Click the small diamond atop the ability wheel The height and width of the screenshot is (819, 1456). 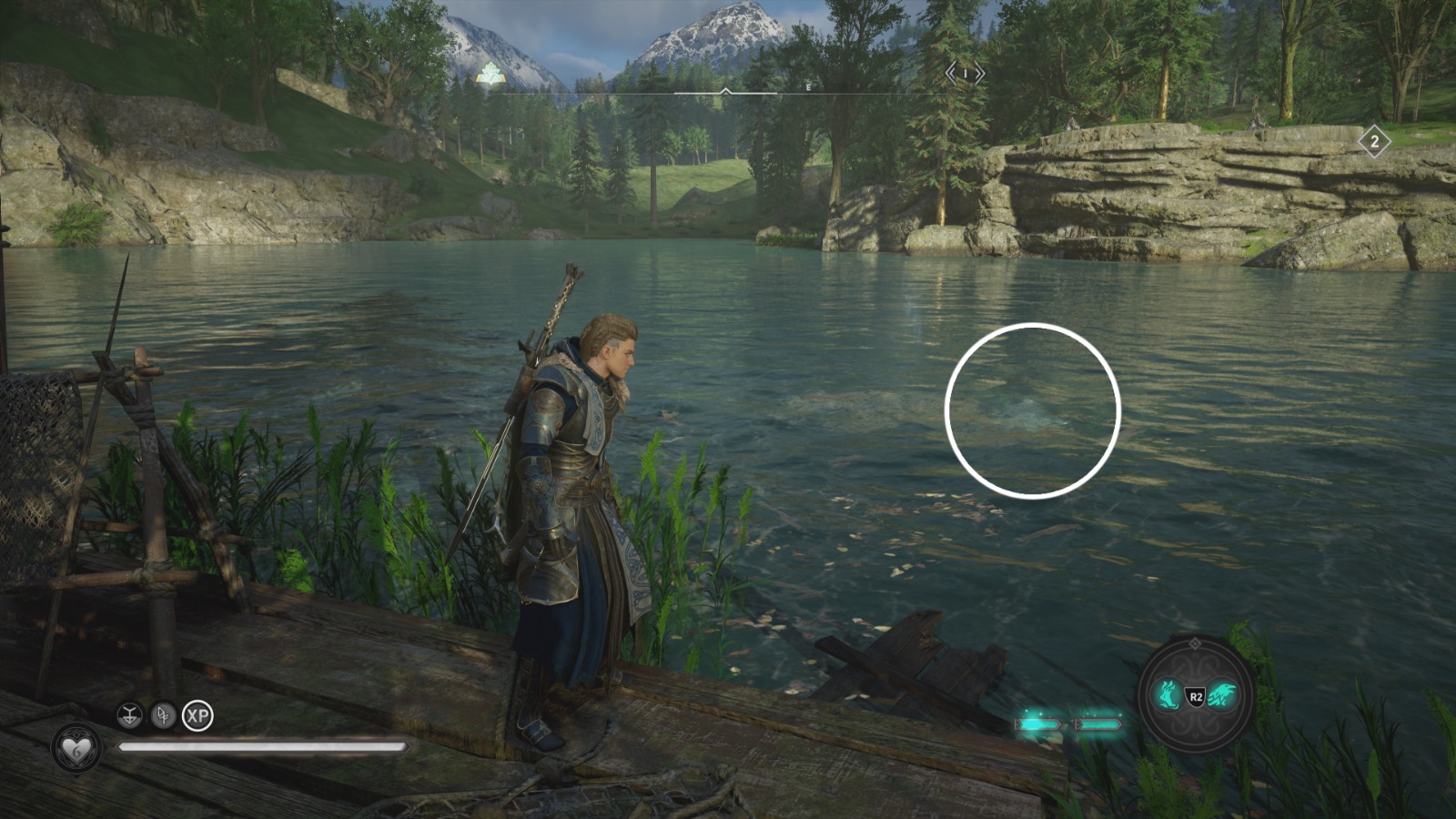click(1195, 642)
